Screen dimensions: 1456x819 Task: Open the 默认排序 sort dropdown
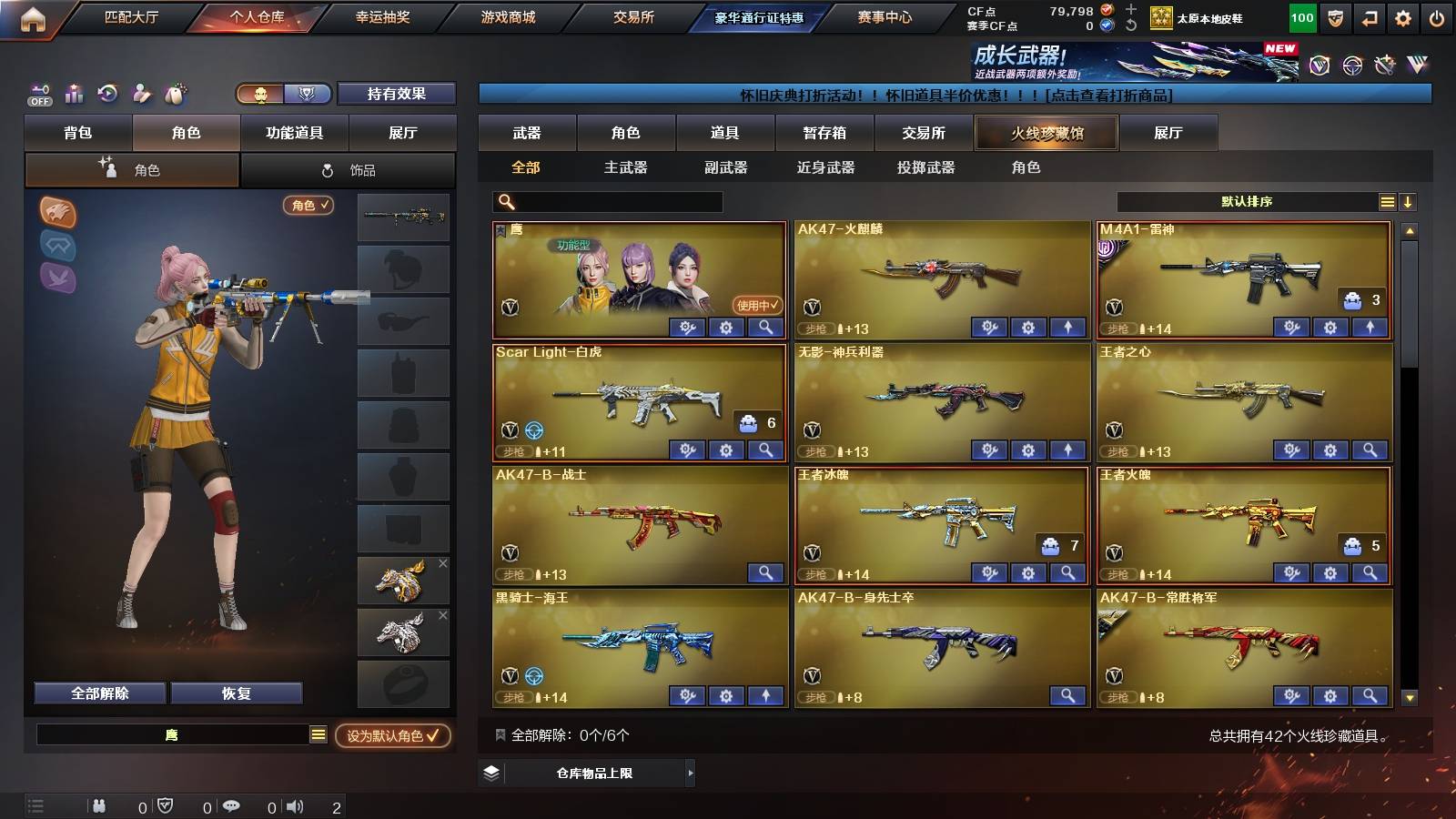point(1247,201)
